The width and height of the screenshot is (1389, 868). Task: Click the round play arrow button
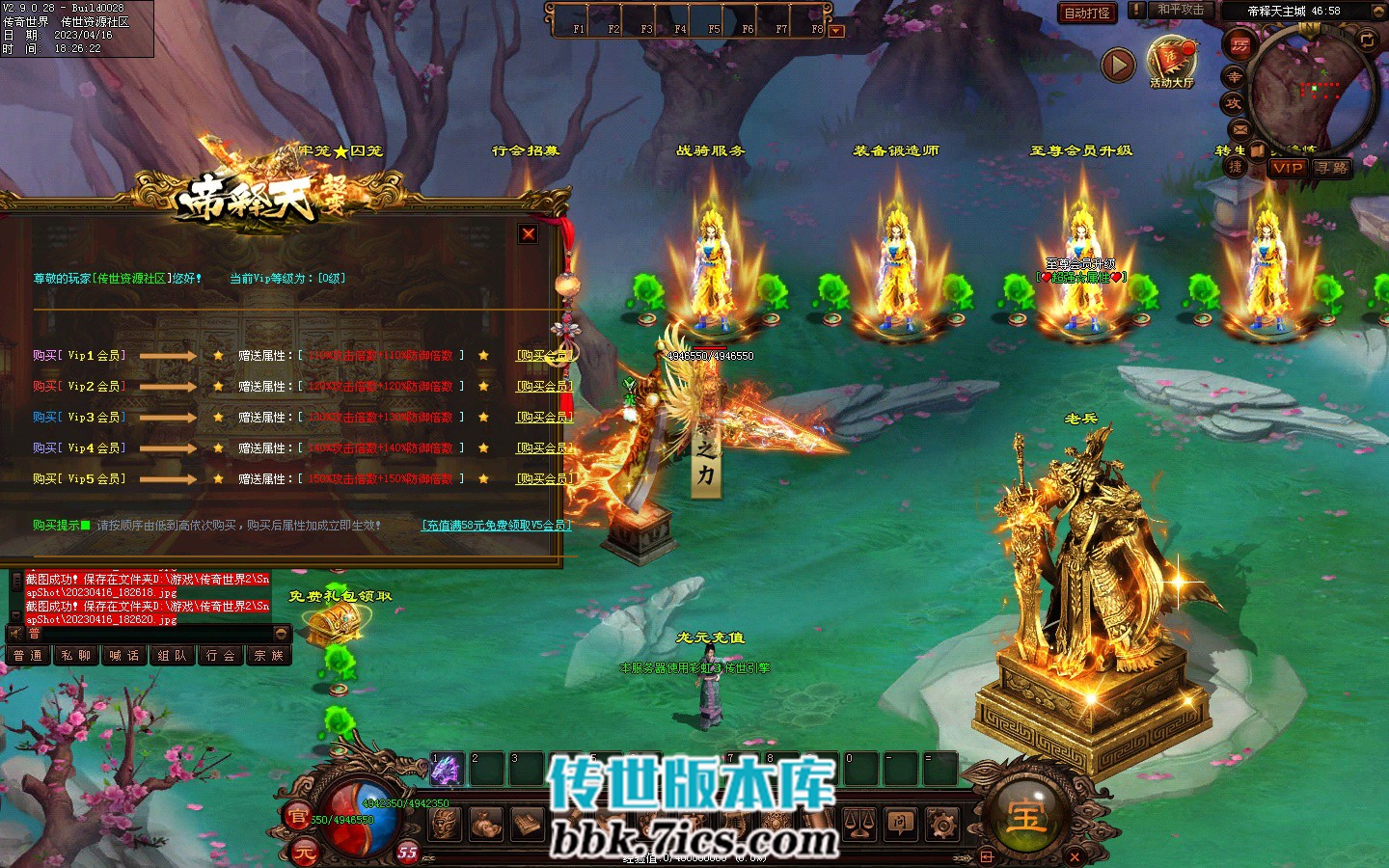(x=1118, y=65)
